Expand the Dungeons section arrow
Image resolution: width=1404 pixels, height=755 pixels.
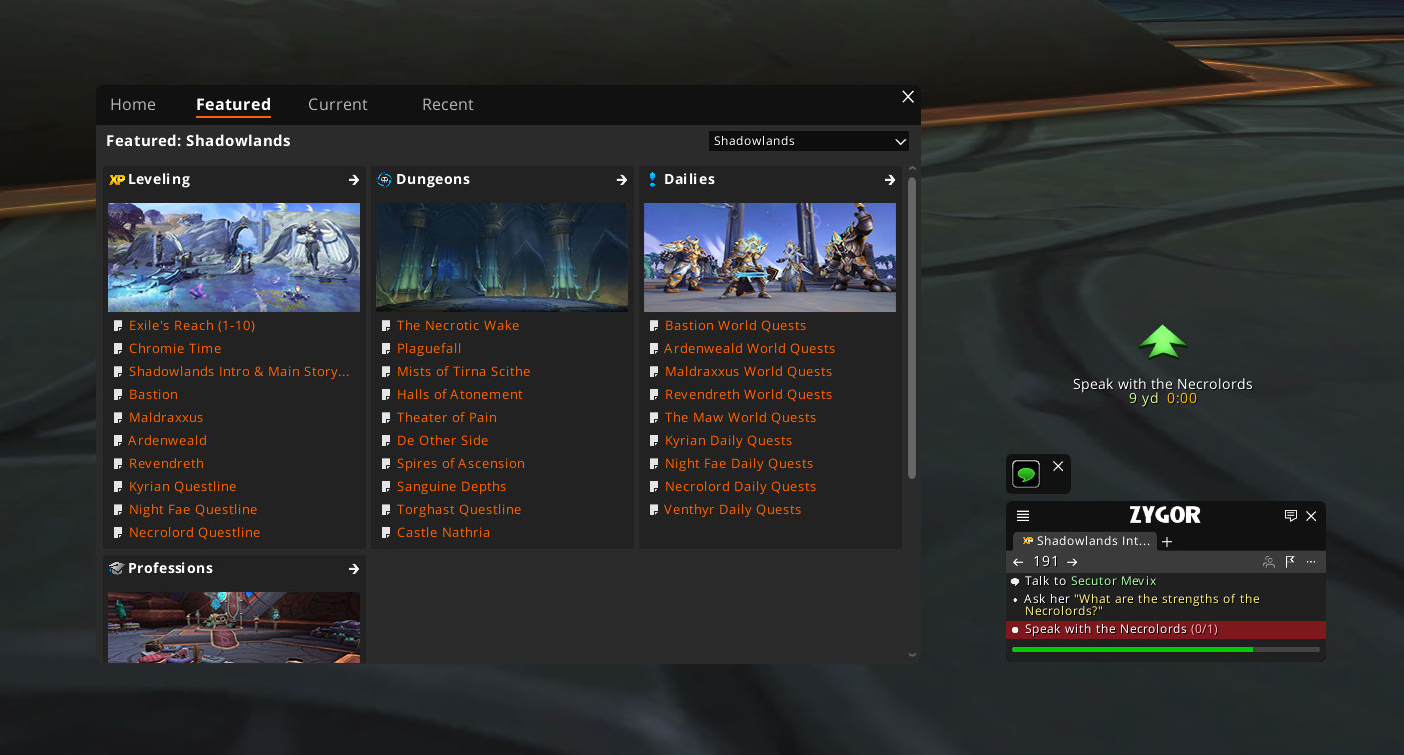point(621,180)
